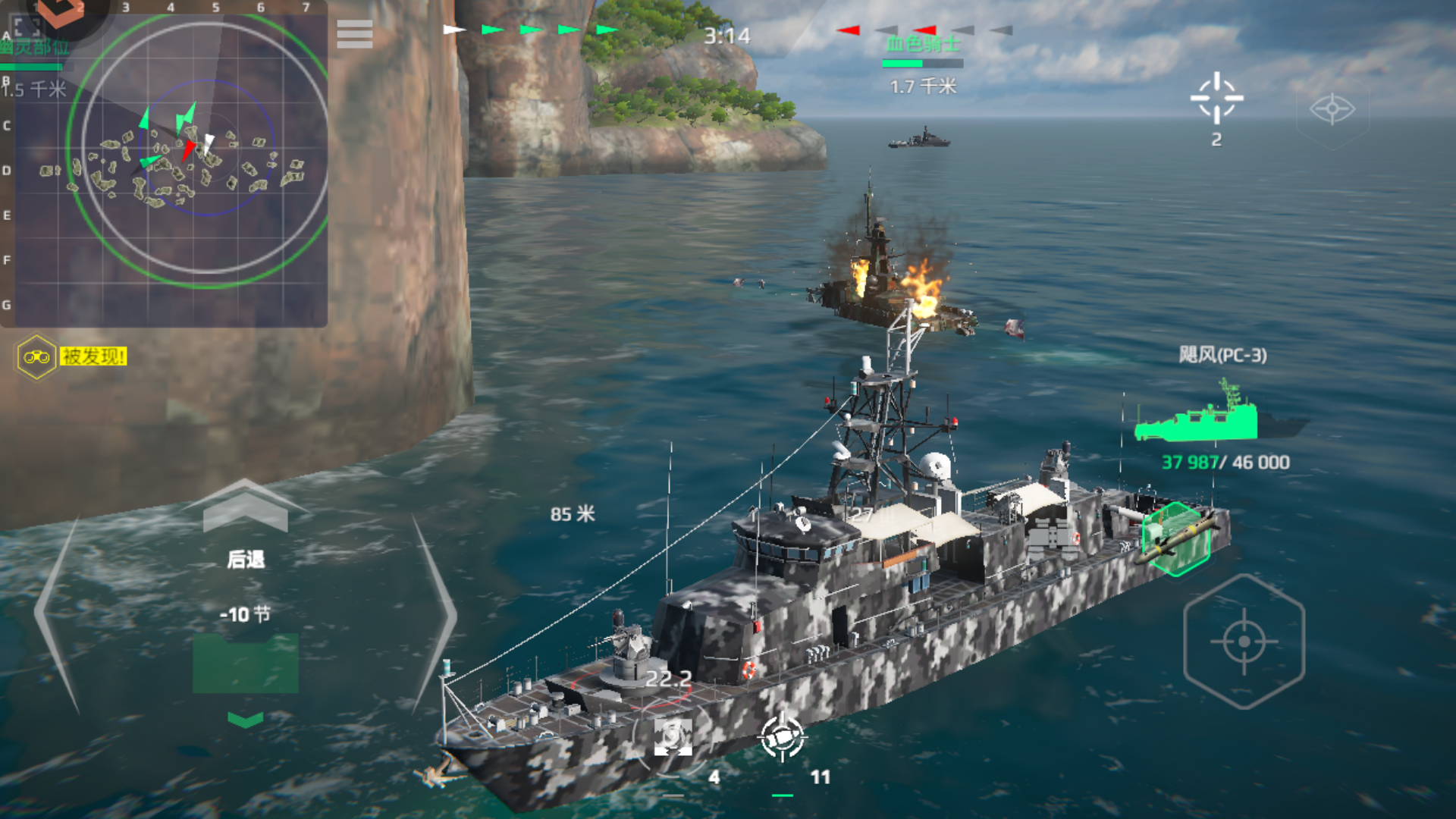Expand the minimap with the corner bracket icon

[27, 27]
